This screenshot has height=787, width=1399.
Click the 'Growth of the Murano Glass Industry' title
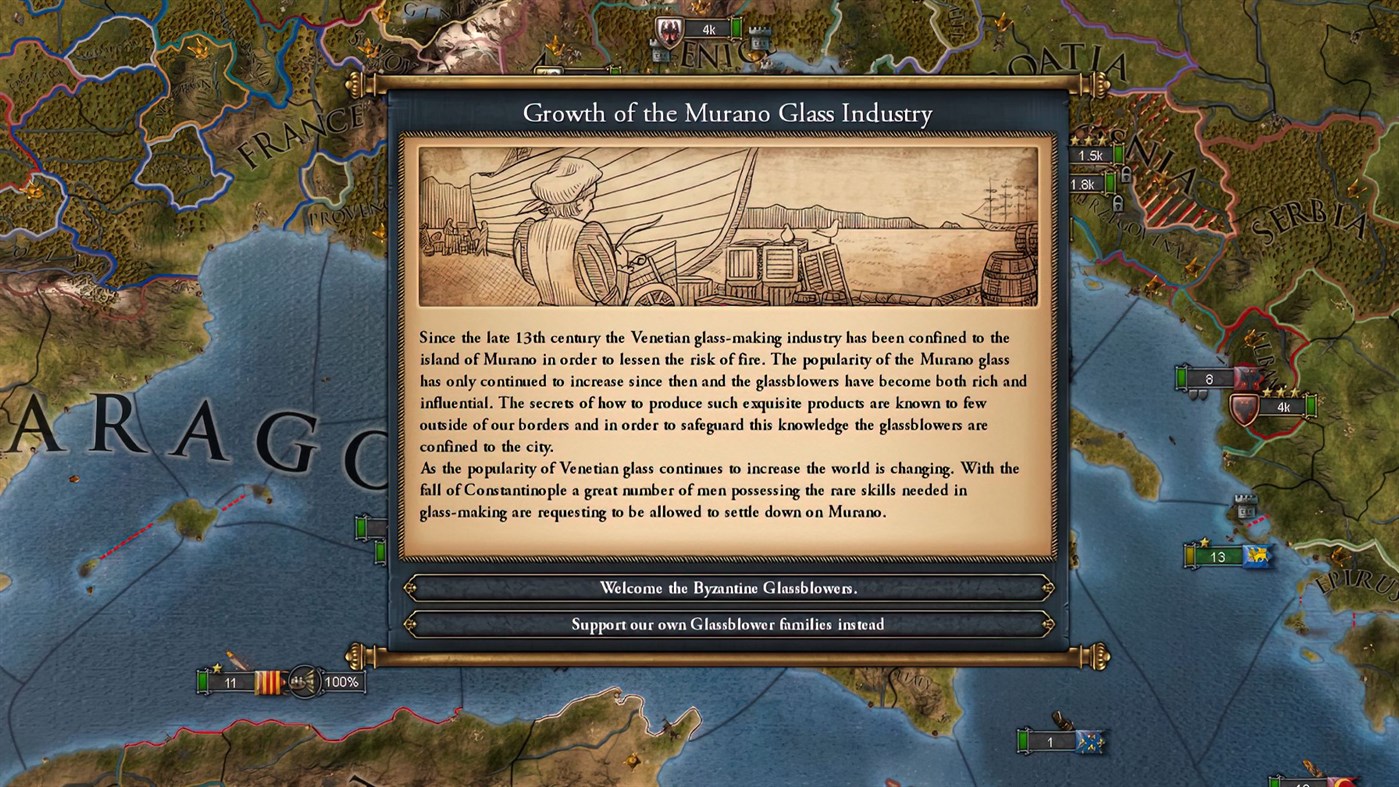tap(728, 113)
